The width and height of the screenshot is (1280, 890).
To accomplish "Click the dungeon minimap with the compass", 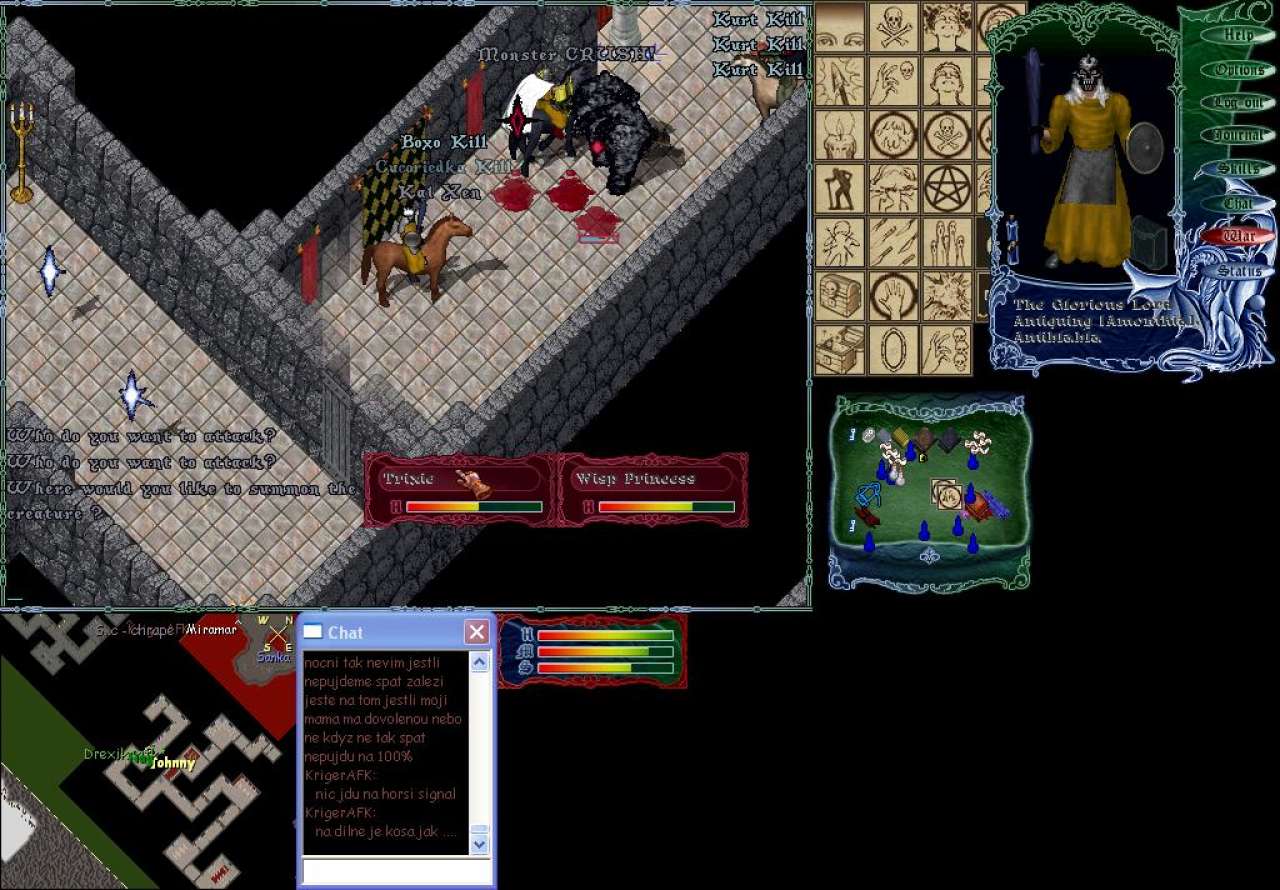I will pyautogui.click(x=150, y=750).
